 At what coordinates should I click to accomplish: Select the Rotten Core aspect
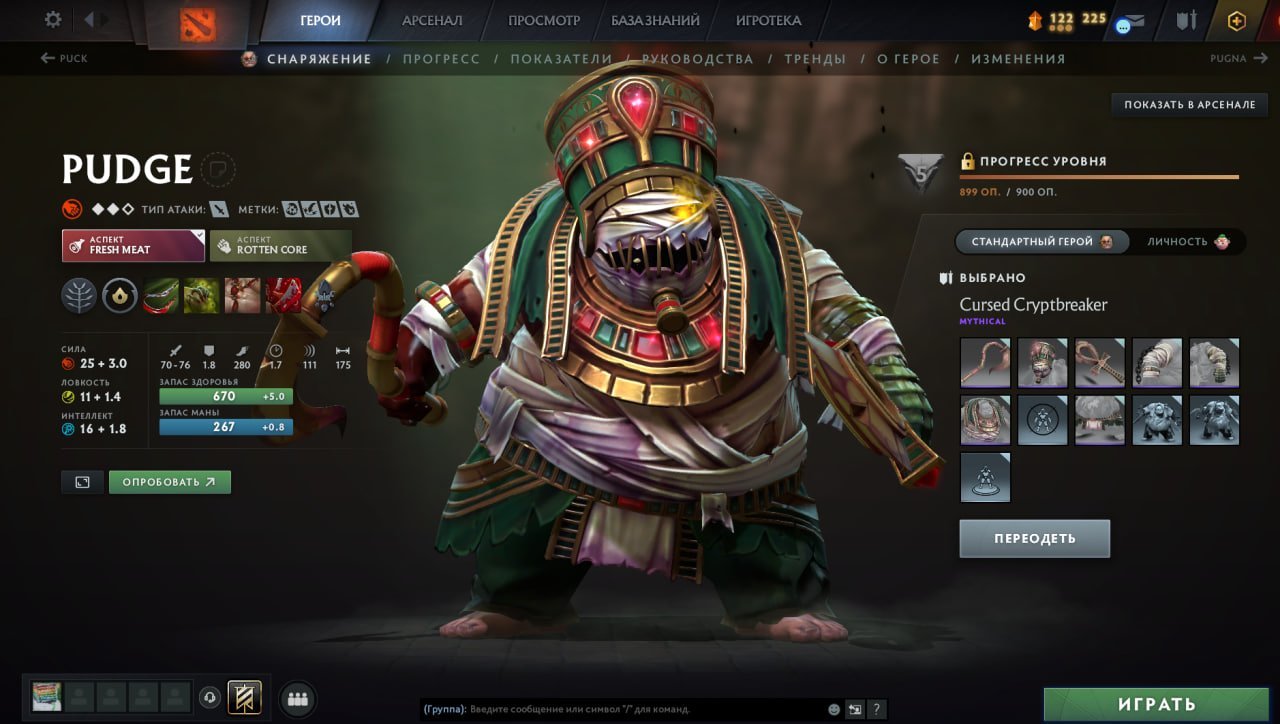coord(280,243)
